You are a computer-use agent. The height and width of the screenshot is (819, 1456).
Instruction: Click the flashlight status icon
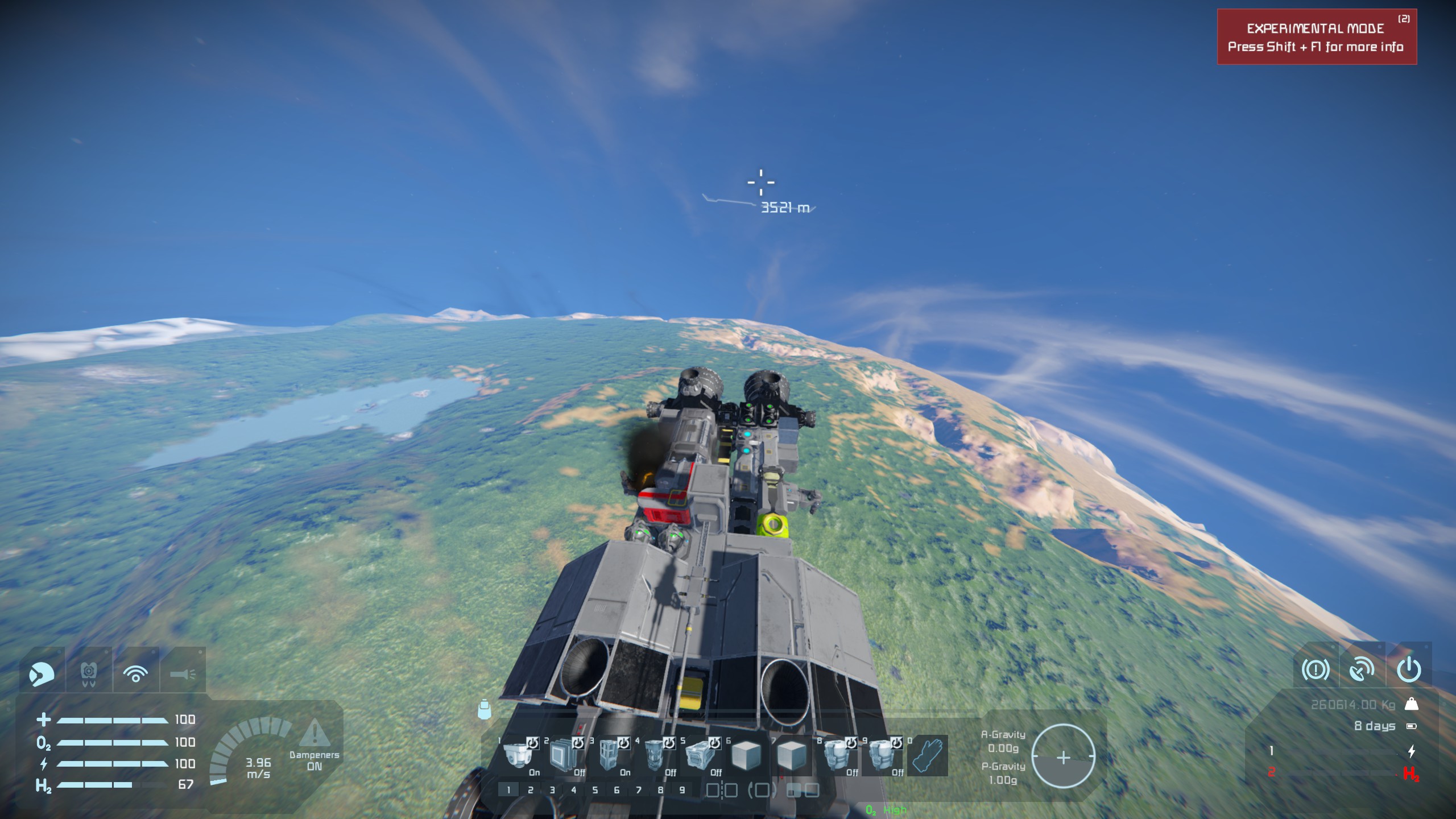click(183, 674)
